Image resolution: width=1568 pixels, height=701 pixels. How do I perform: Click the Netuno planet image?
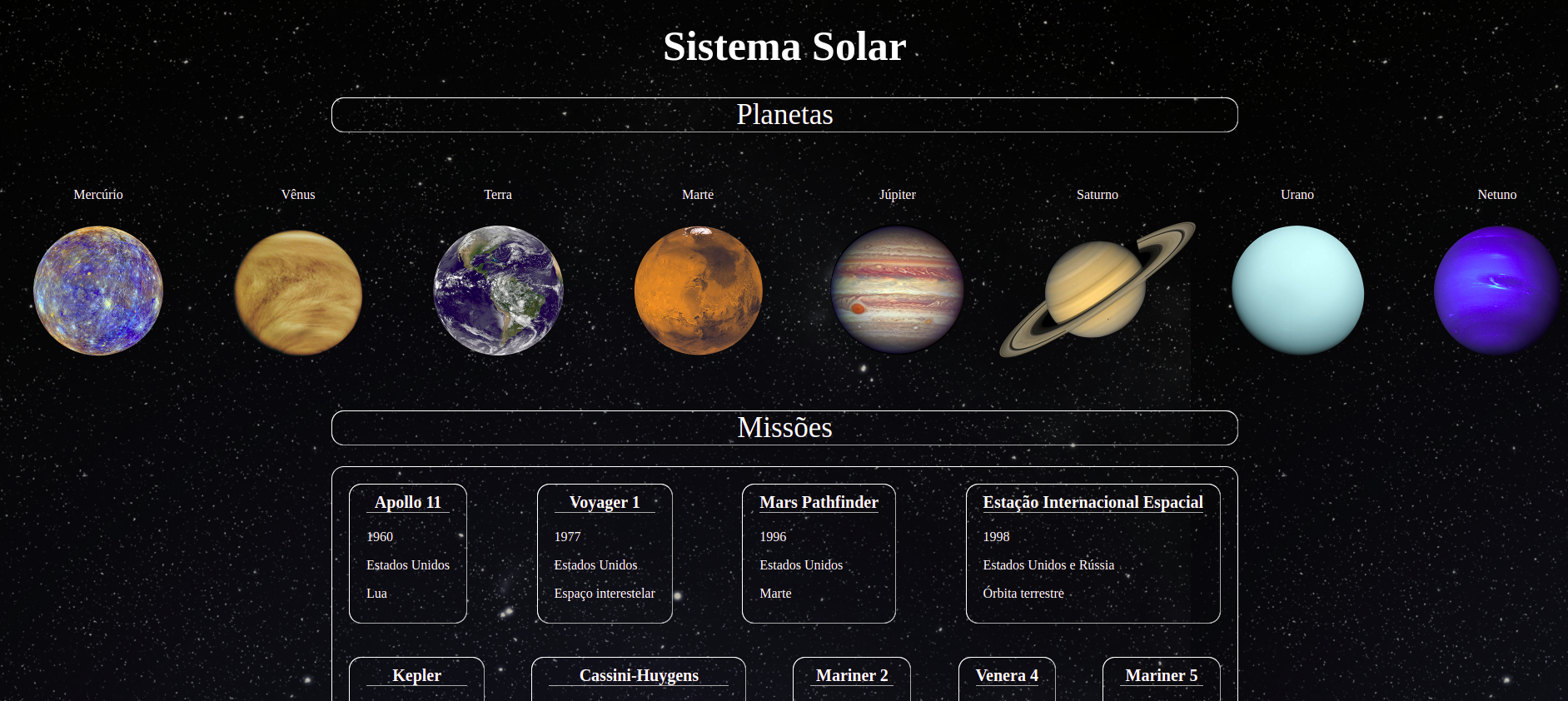(1496, 290)
